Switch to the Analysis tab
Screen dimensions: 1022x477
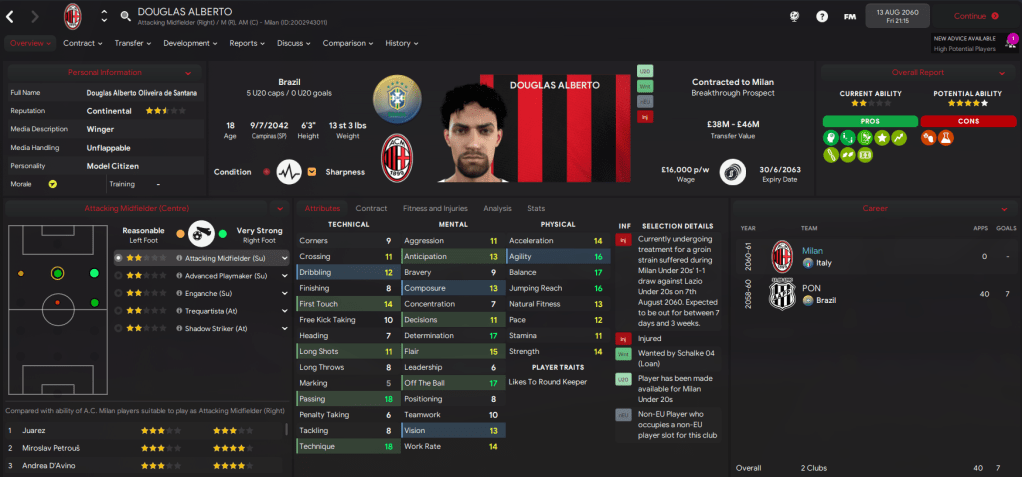(x=497, y=208)
